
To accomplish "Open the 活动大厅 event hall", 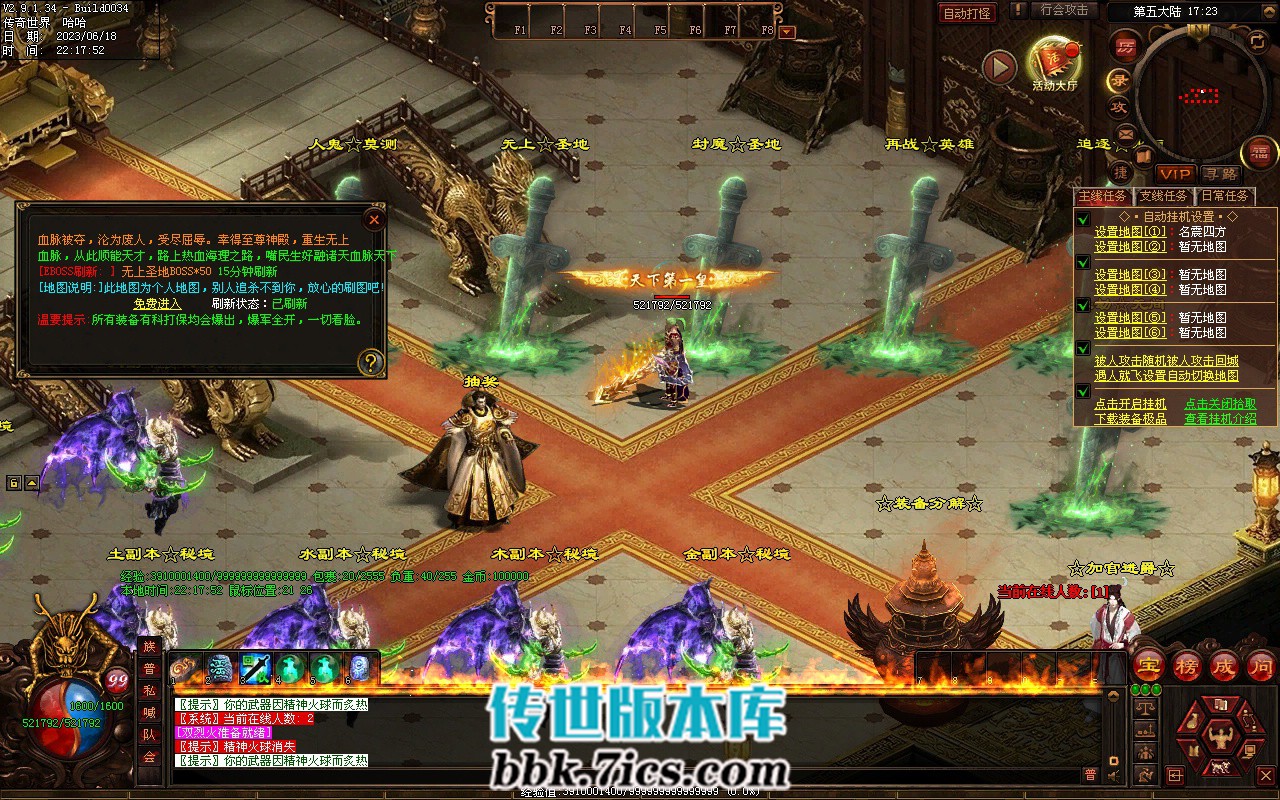I will coord(1055,64).
